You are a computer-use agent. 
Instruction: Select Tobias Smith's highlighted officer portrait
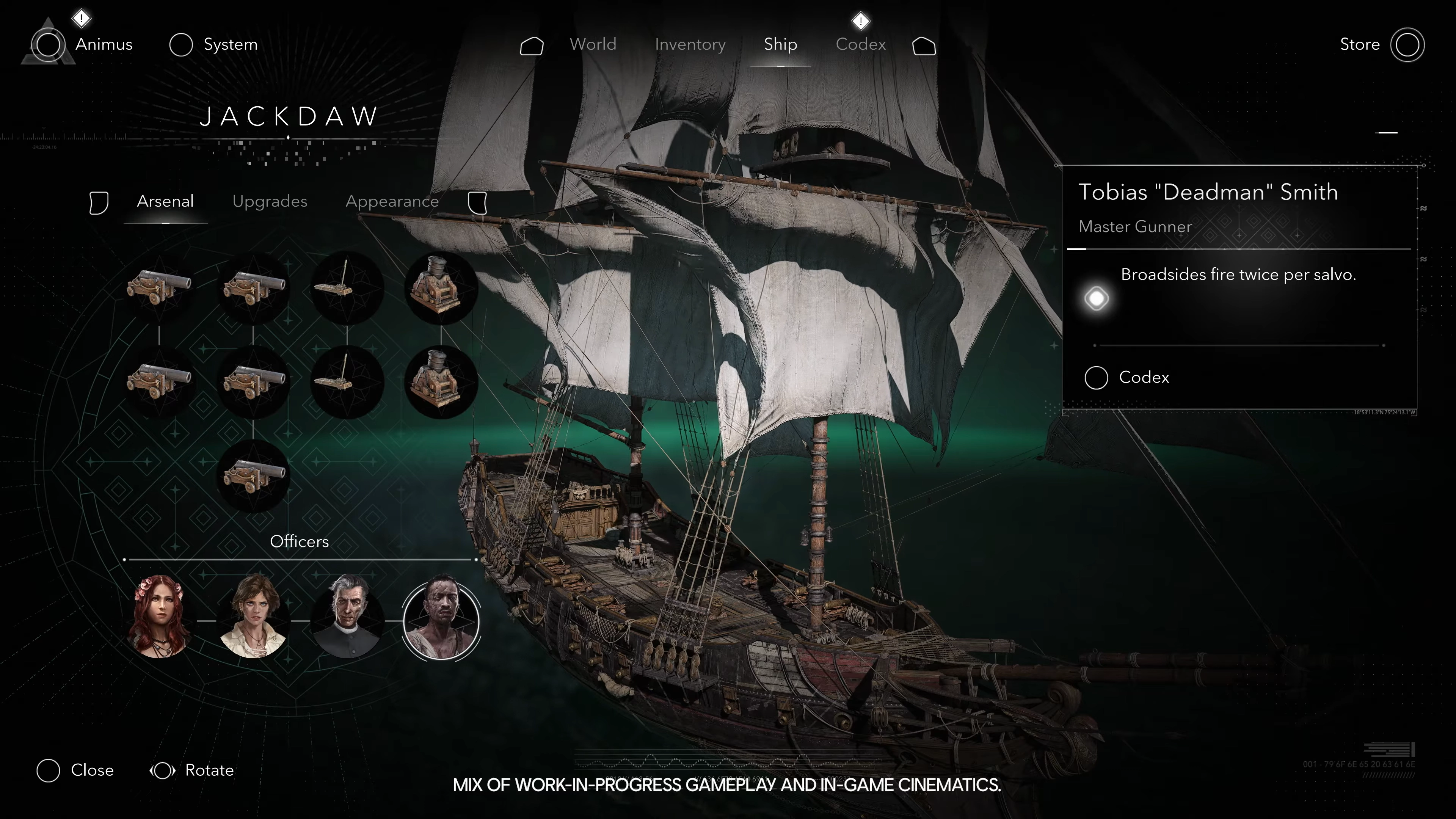441,620
